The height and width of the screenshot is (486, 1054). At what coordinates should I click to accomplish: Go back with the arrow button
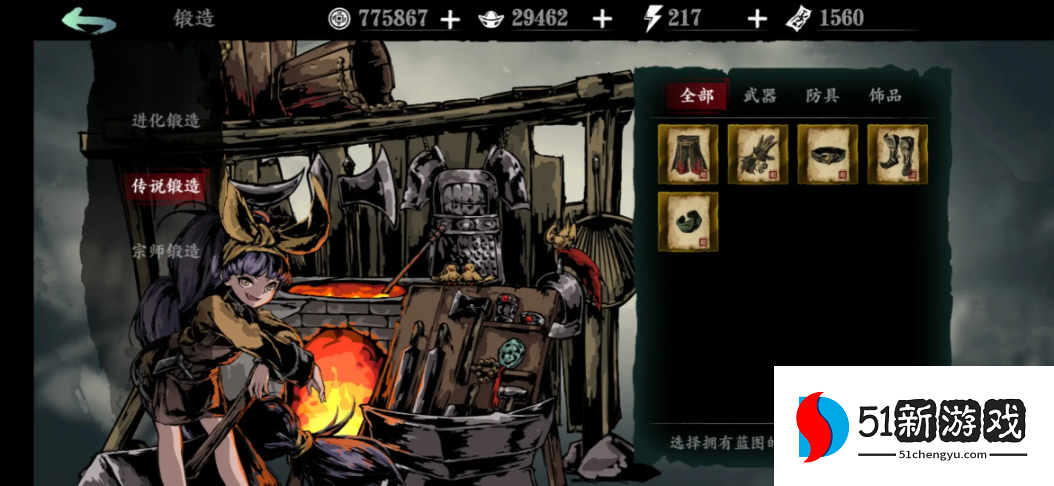(88, 20)
